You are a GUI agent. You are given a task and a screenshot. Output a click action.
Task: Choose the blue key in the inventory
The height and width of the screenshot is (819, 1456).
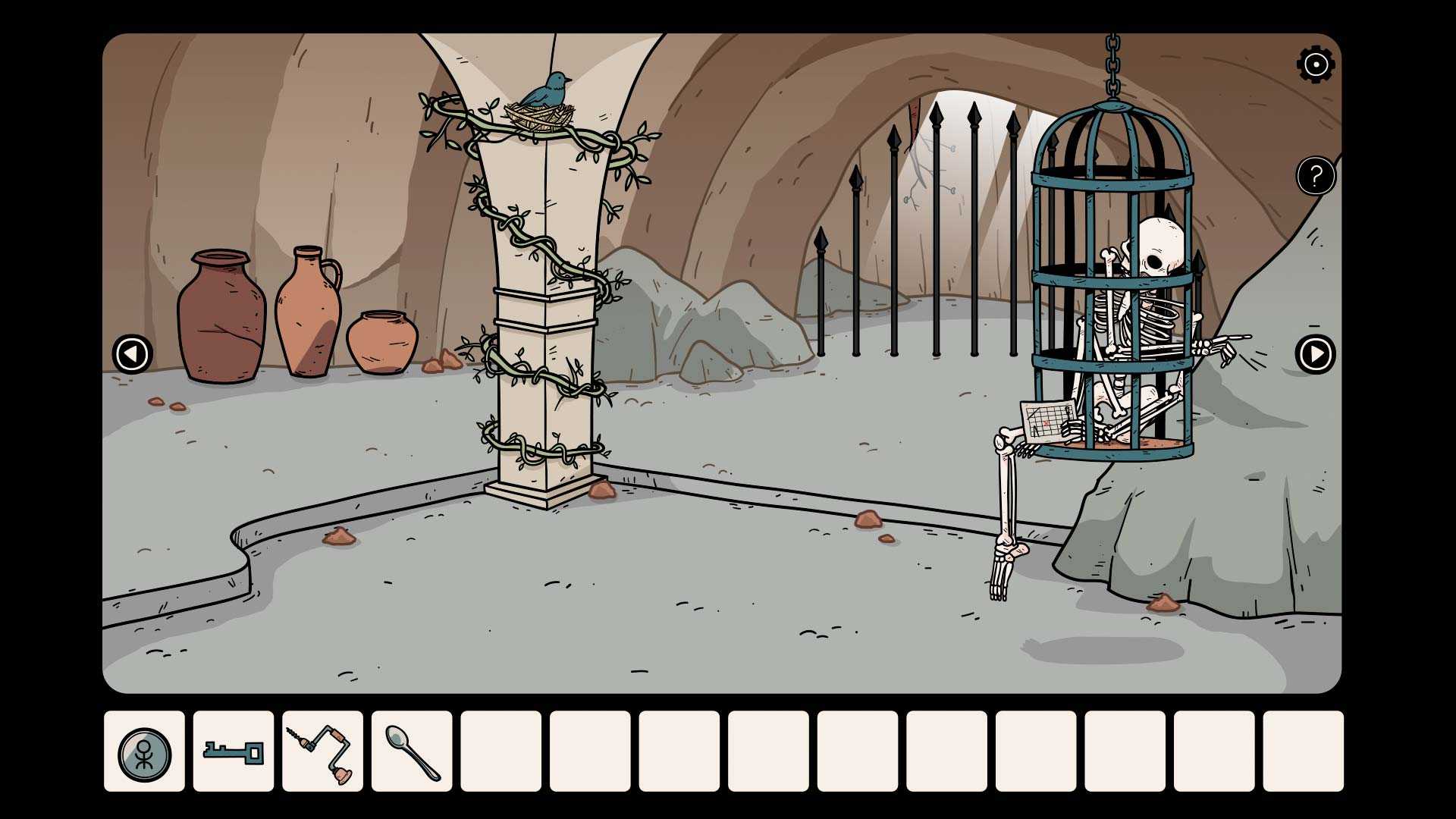point(234,752)
